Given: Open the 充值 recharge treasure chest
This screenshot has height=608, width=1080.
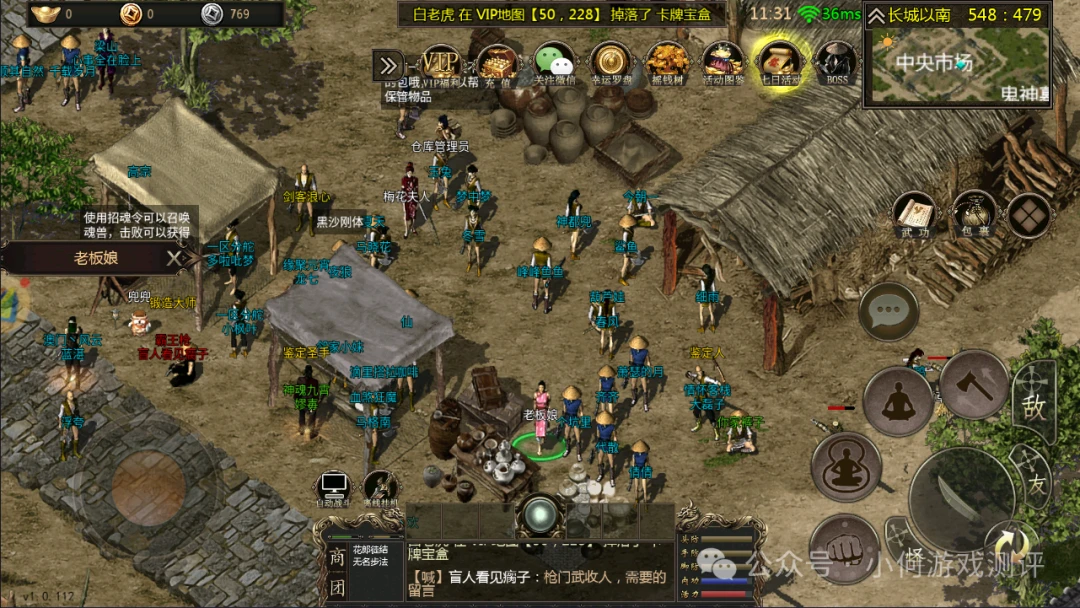Looking at the screenshot, I should coord(497,62).
